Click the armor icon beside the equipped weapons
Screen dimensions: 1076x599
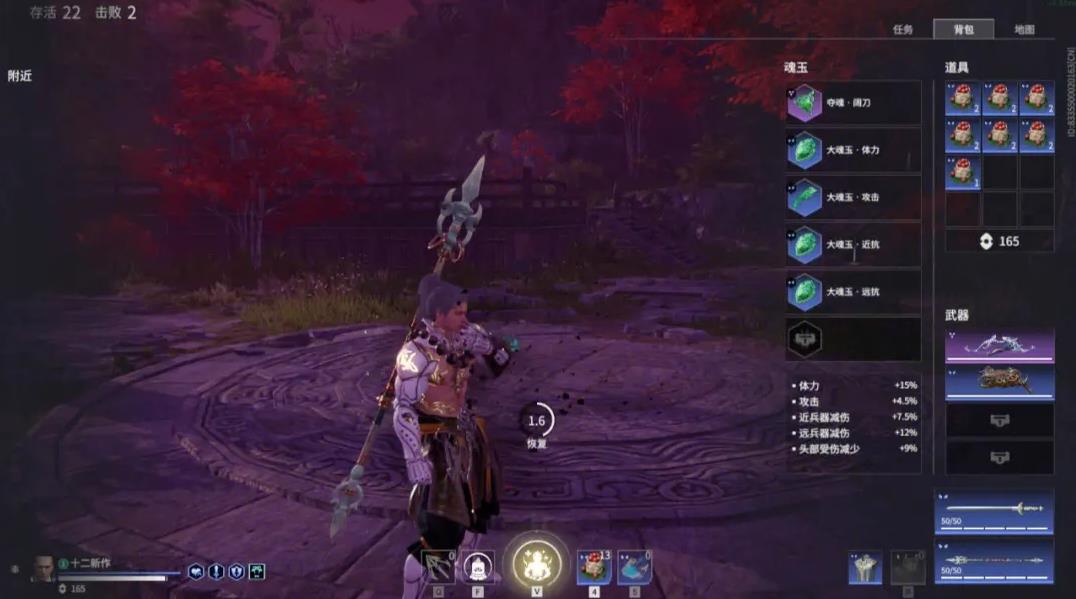pos(865,567)
